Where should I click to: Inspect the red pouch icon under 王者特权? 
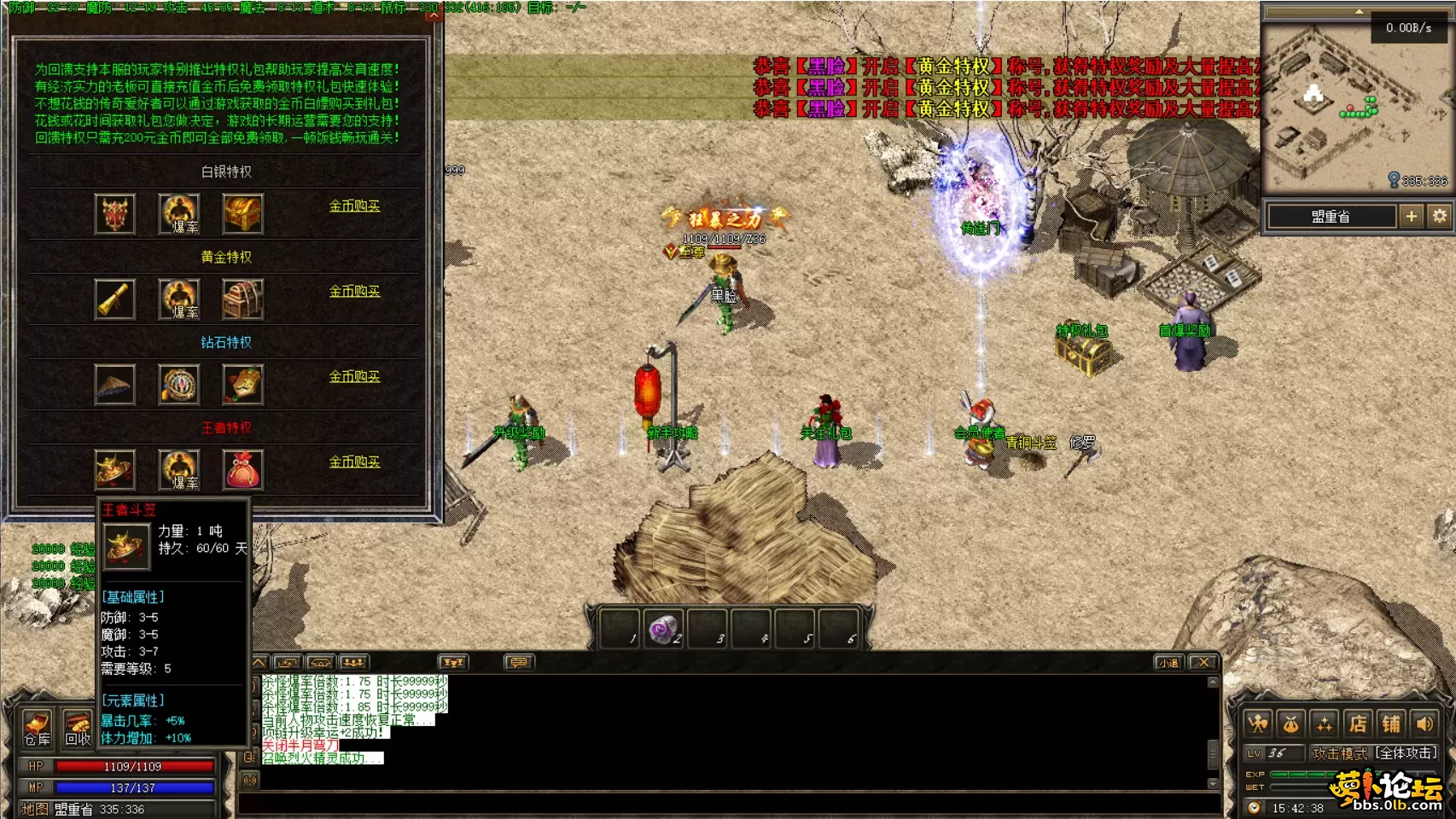(x=242, y=470)
